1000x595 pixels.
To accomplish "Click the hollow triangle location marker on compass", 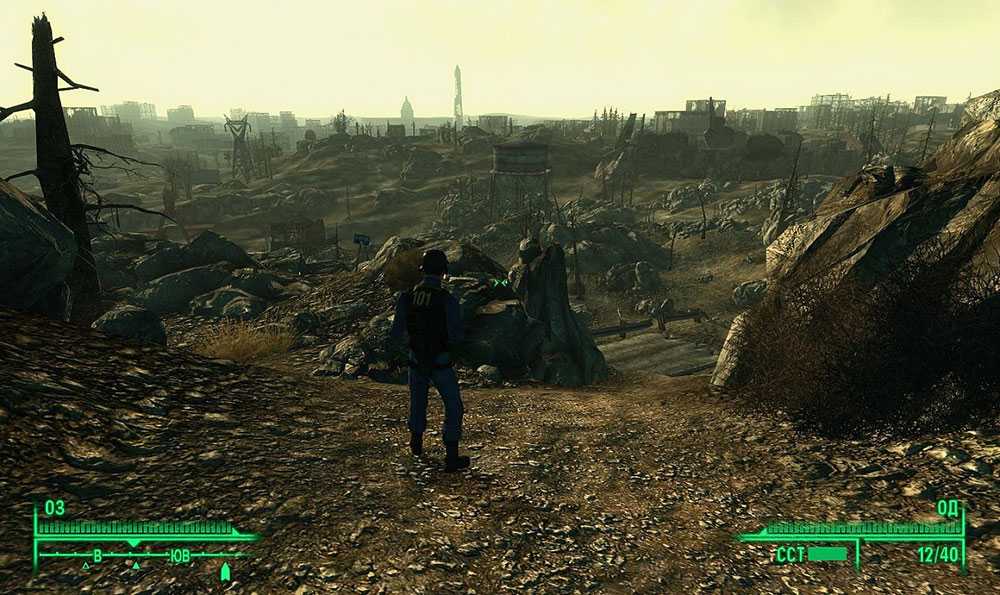I will pos(85,566).
